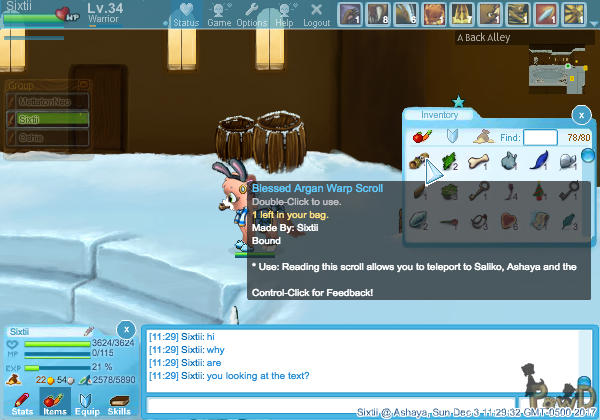Select the Blessed Argan Warp Scroll
This screenshot has width=600, height=420.
pos(418,161)
